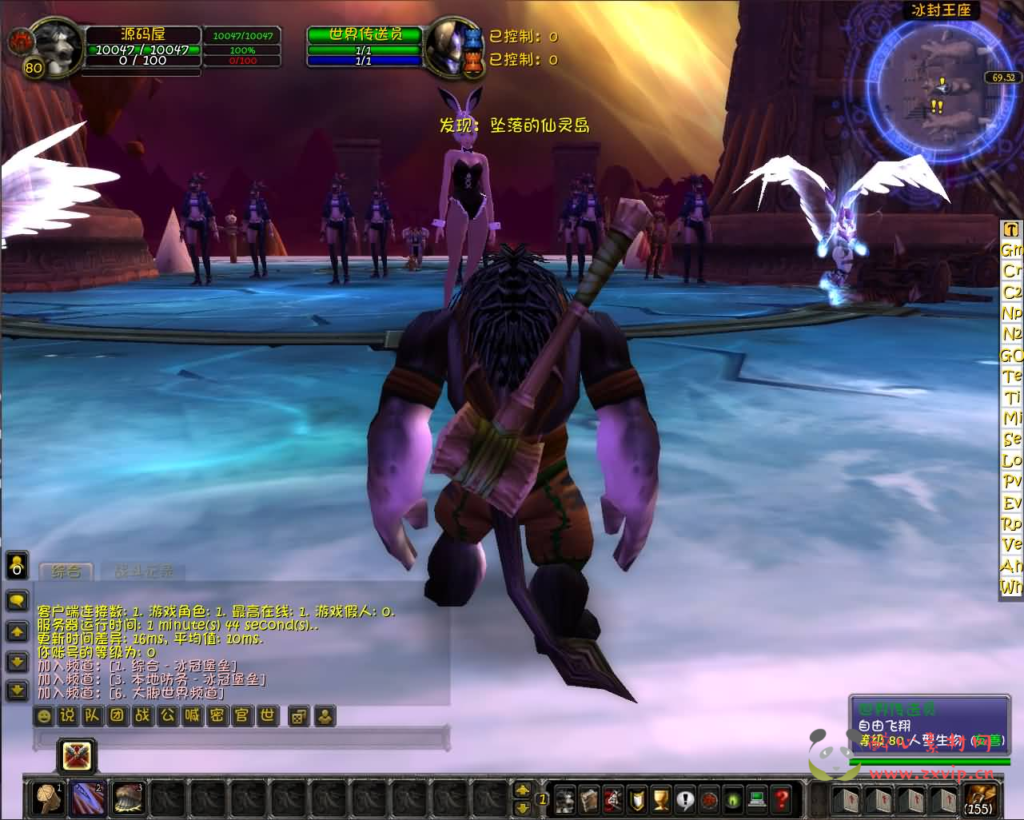This screenshot has height=820, width=1024.
Task: Open the main backpack with 155 free slots
Action: coord(979,799)
